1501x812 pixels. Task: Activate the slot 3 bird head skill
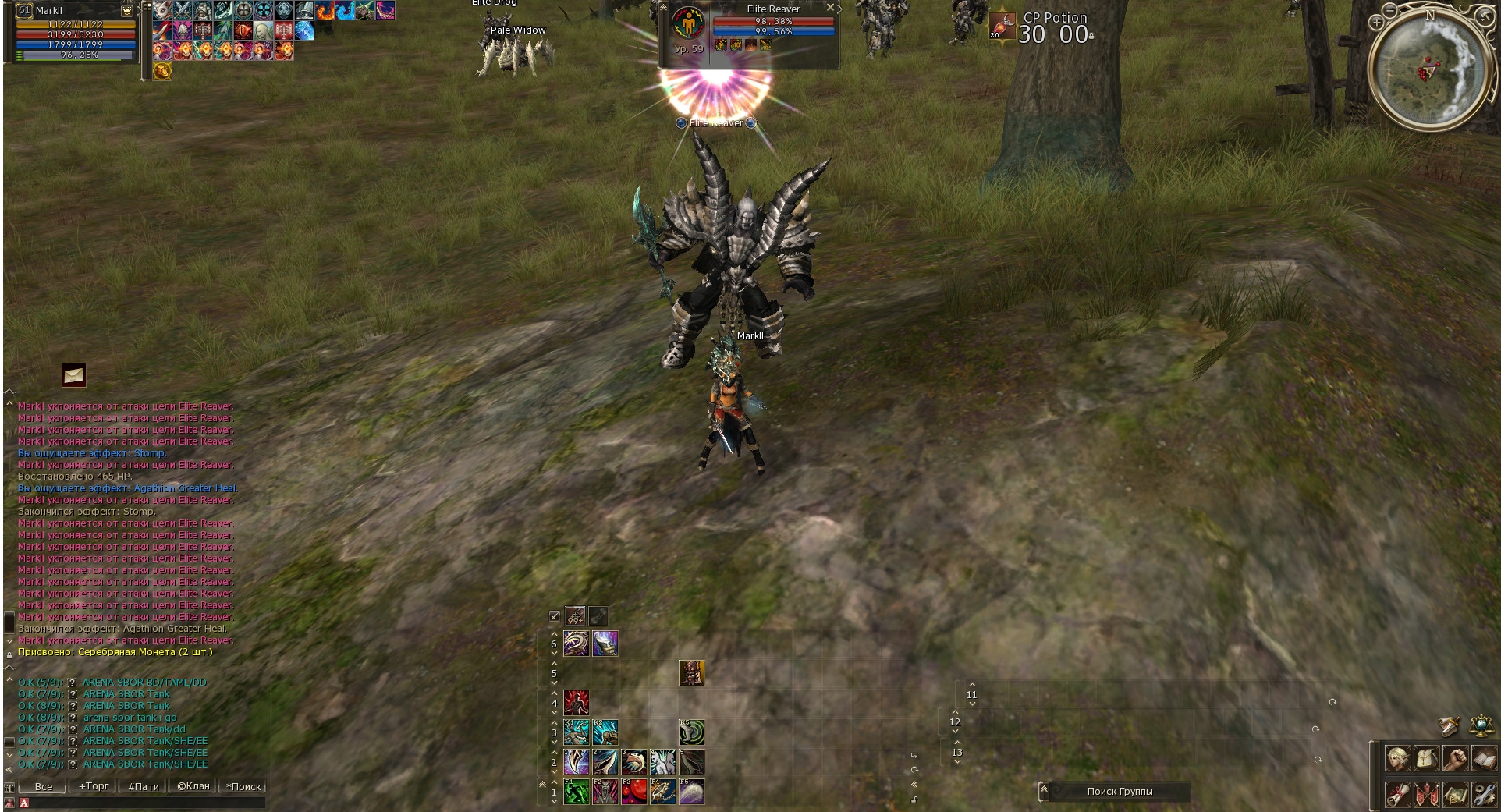(634, 762)
